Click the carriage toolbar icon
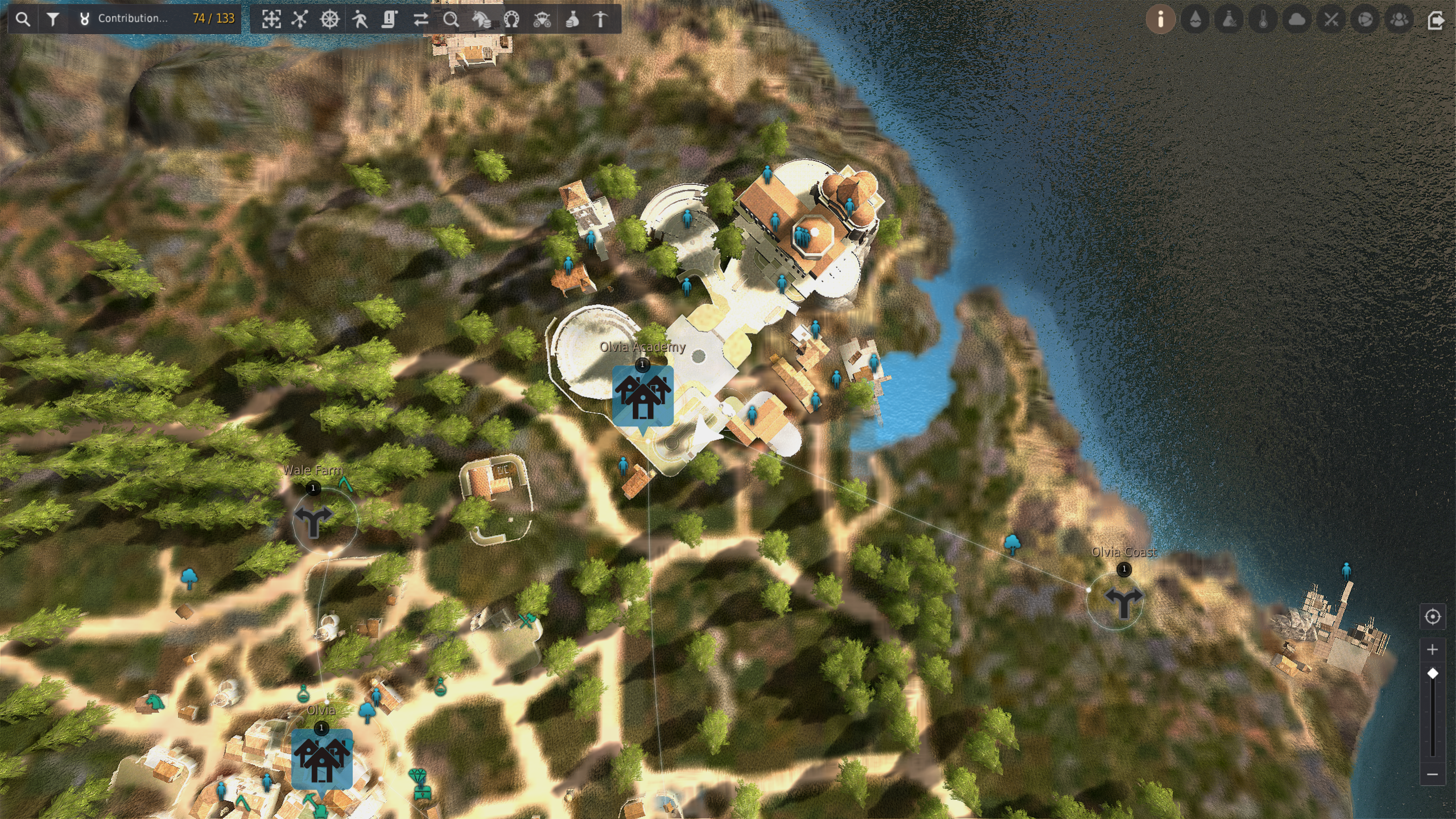This screenshot has height=819, width=1456. tap(542, 19)
